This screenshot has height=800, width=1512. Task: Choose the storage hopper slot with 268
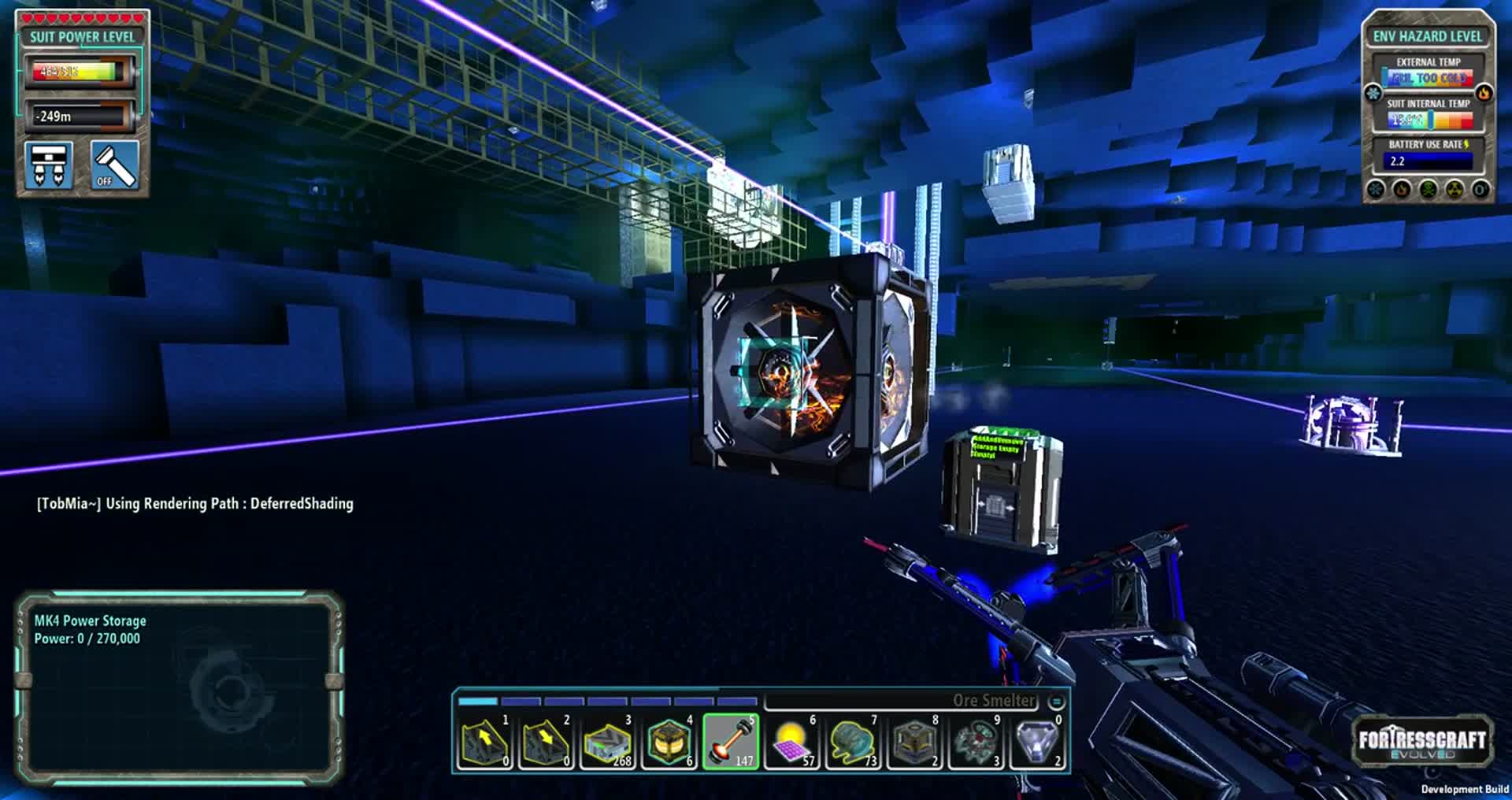(x=607, y=742)
